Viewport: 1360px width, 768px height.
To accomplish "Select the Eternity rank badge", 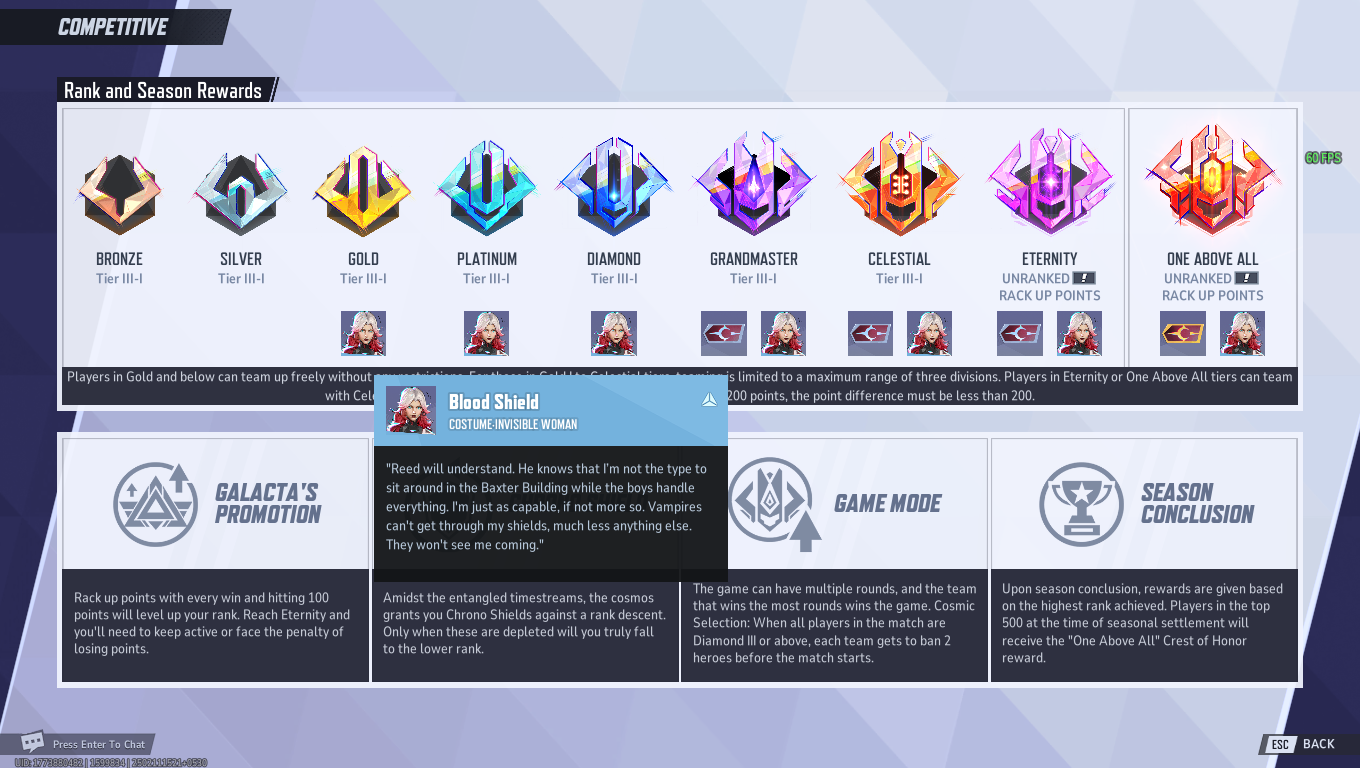I will click(1050, 185).
